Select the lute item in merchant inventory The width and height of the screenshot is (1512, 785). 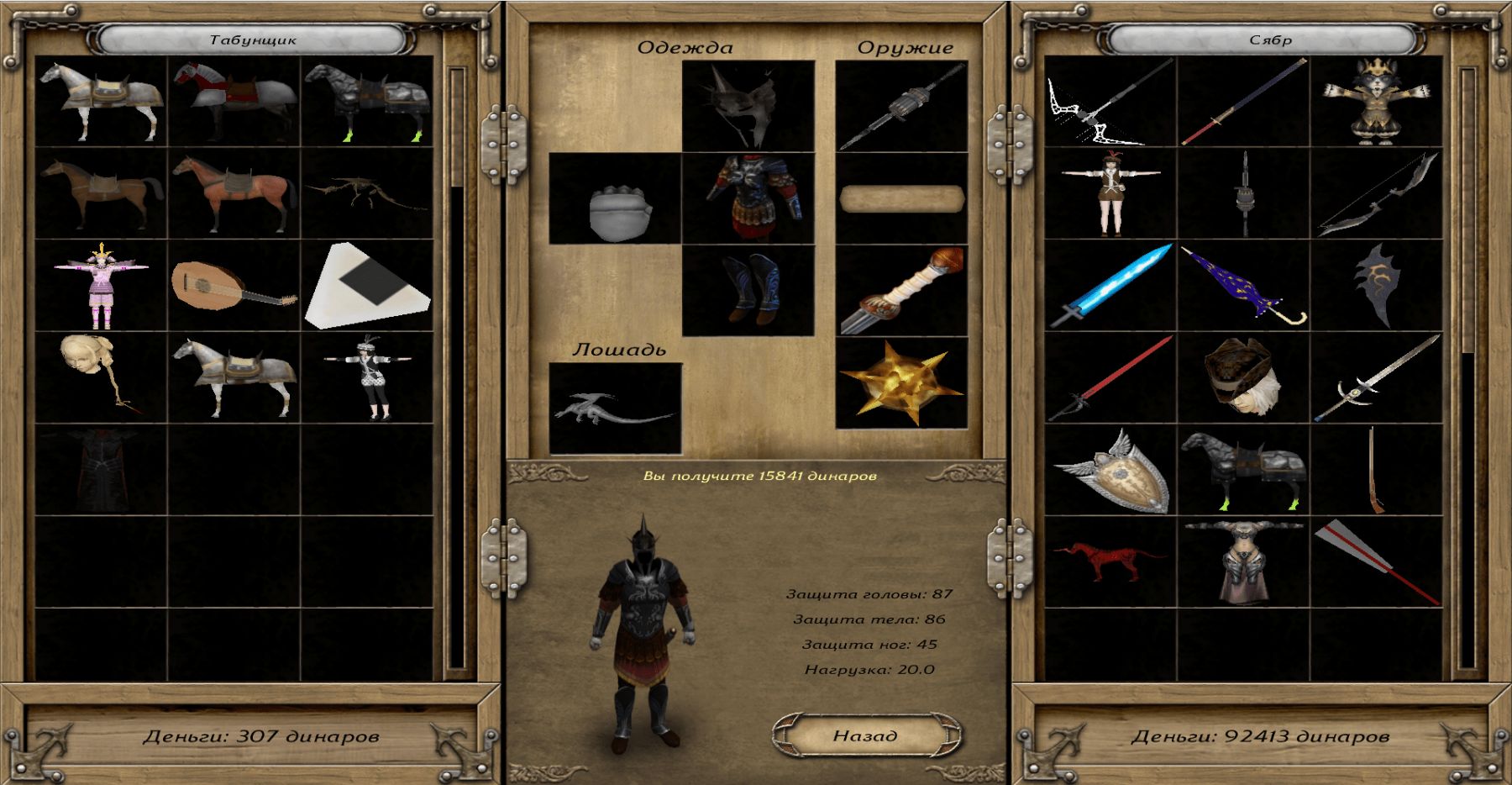(x=234, y=286)
